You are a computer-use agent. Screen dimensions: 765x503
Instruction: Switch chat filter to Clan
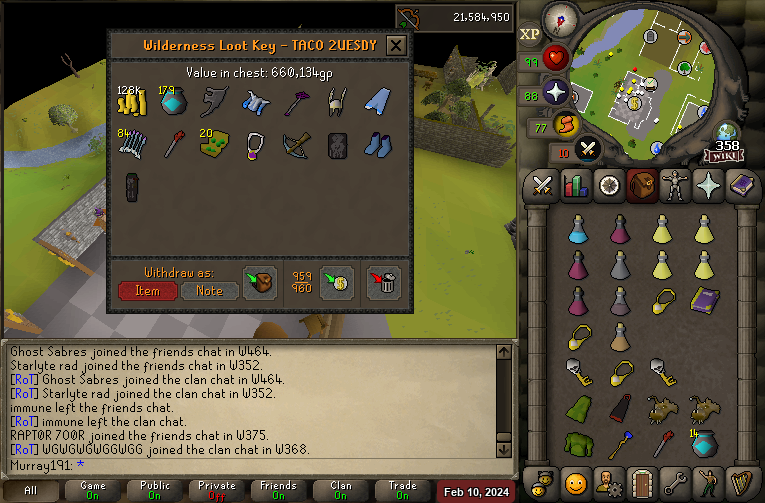pyautogui.click(x=341, y=491)
